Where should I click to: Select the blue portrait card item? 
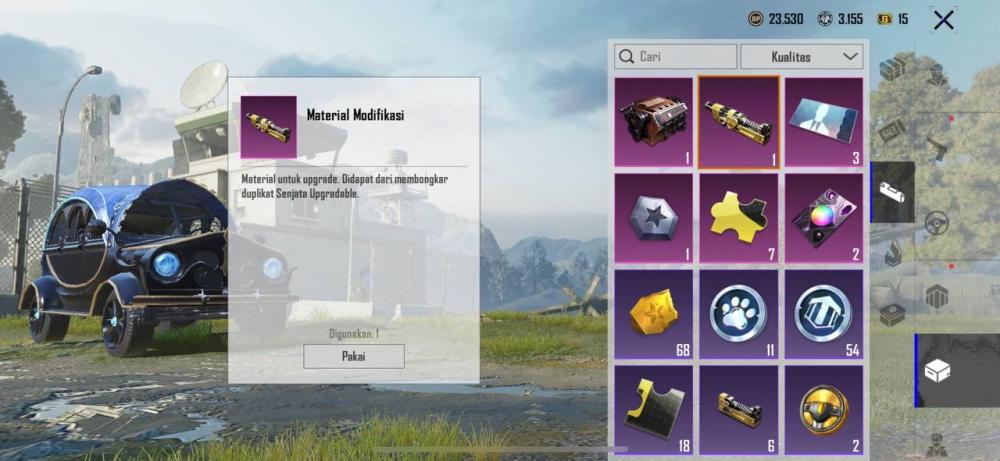[x=823, y=122]
